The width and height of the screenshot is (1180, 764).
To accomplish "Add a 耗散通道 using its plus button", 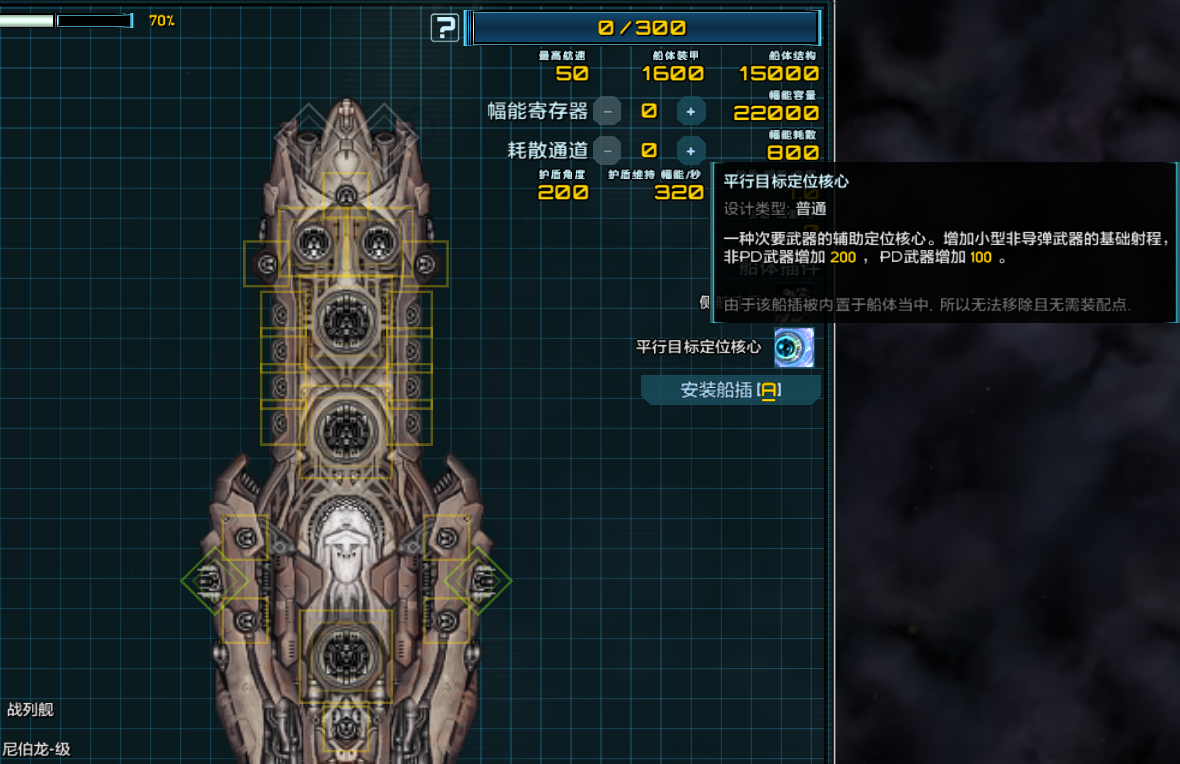I will (x=690, y=151).
